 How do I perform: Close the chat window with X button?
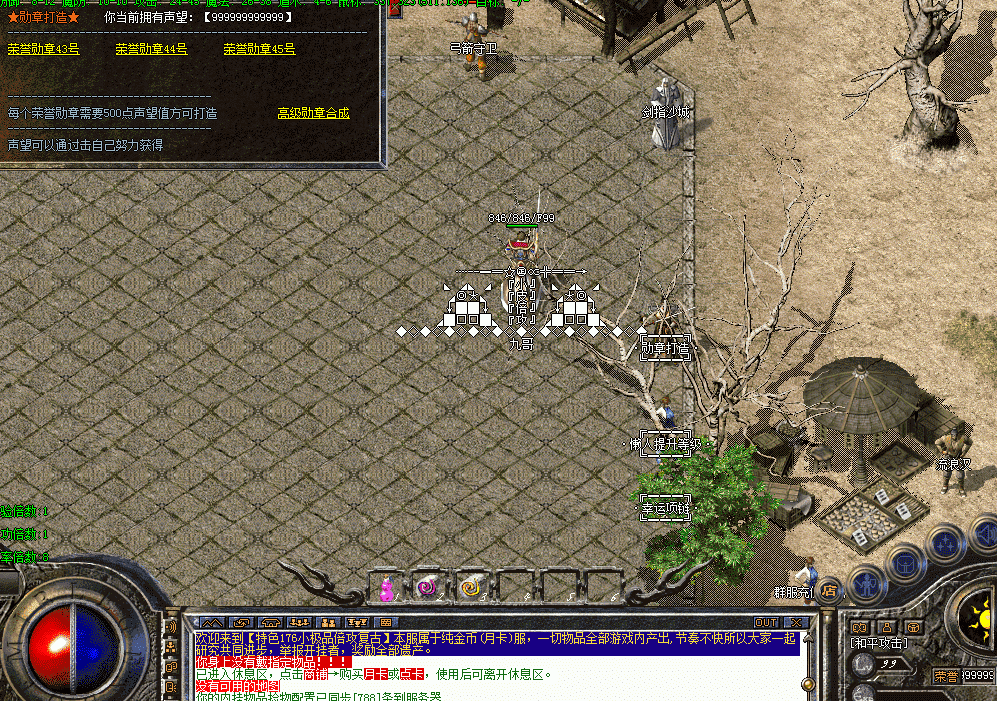point(795,622)
